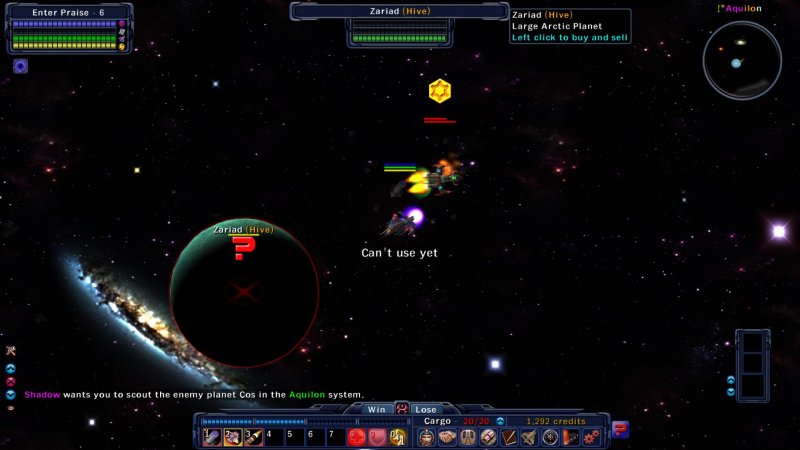Image resolution: width=800 pixels, height=450 pixels.
Task: Open the compass navigation icon
Action: tap(550, 437)
